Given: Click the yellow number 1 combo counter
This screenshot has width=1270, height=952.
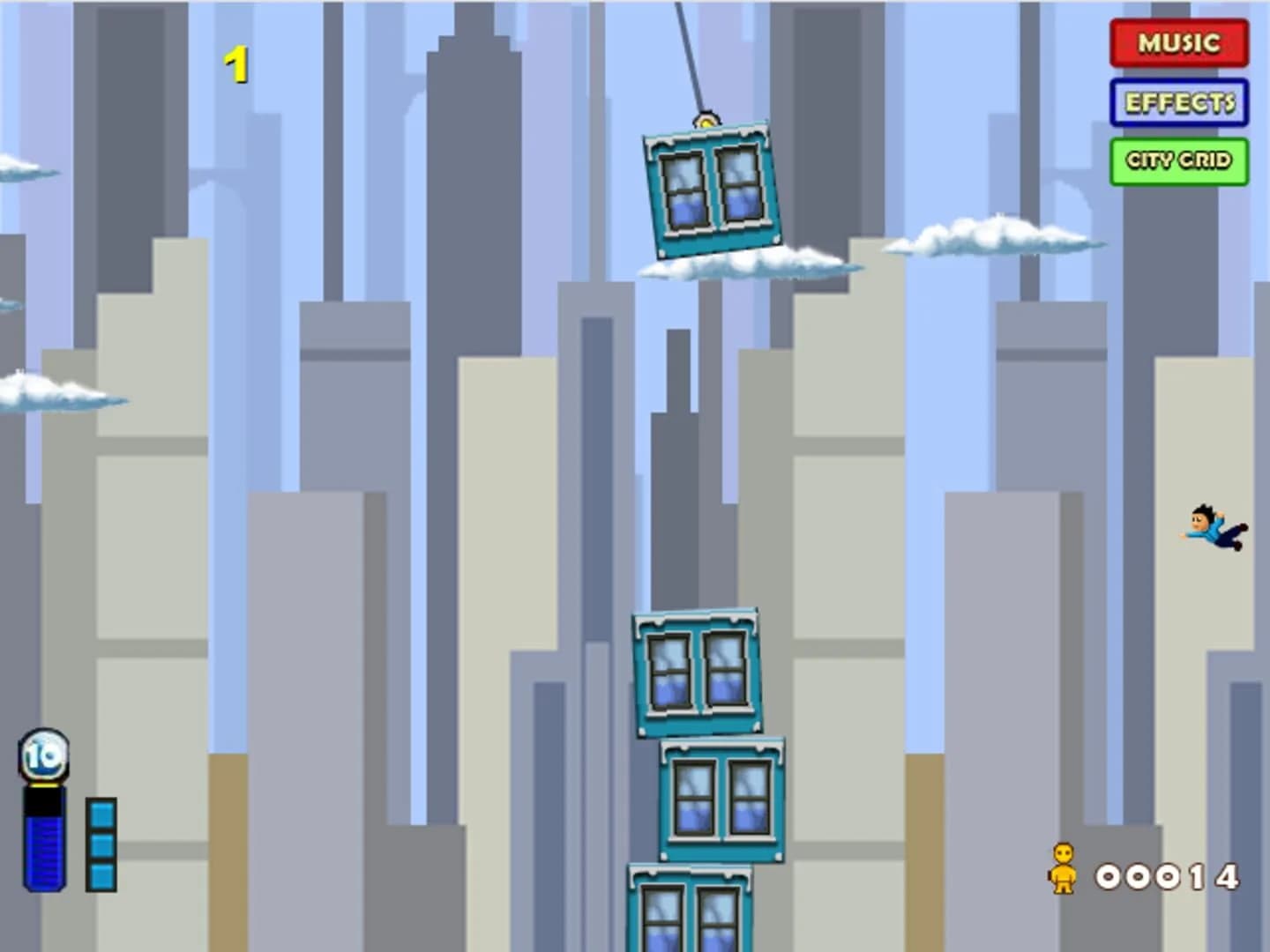Looking at the screenshot, I should [238, 62].
